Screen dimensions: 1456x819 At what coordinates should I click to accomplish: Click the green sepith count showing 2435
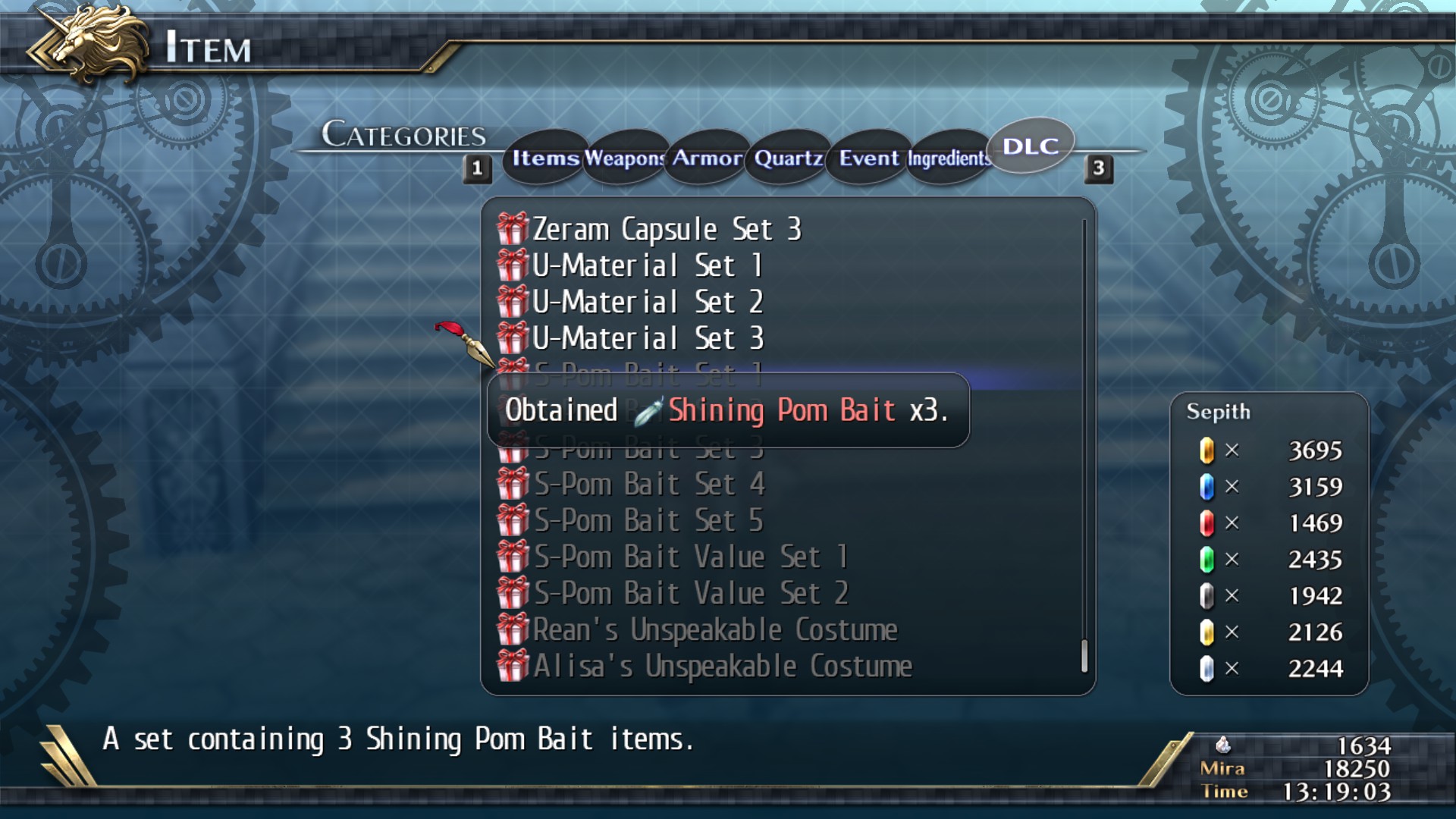(x=1316, y=559)
